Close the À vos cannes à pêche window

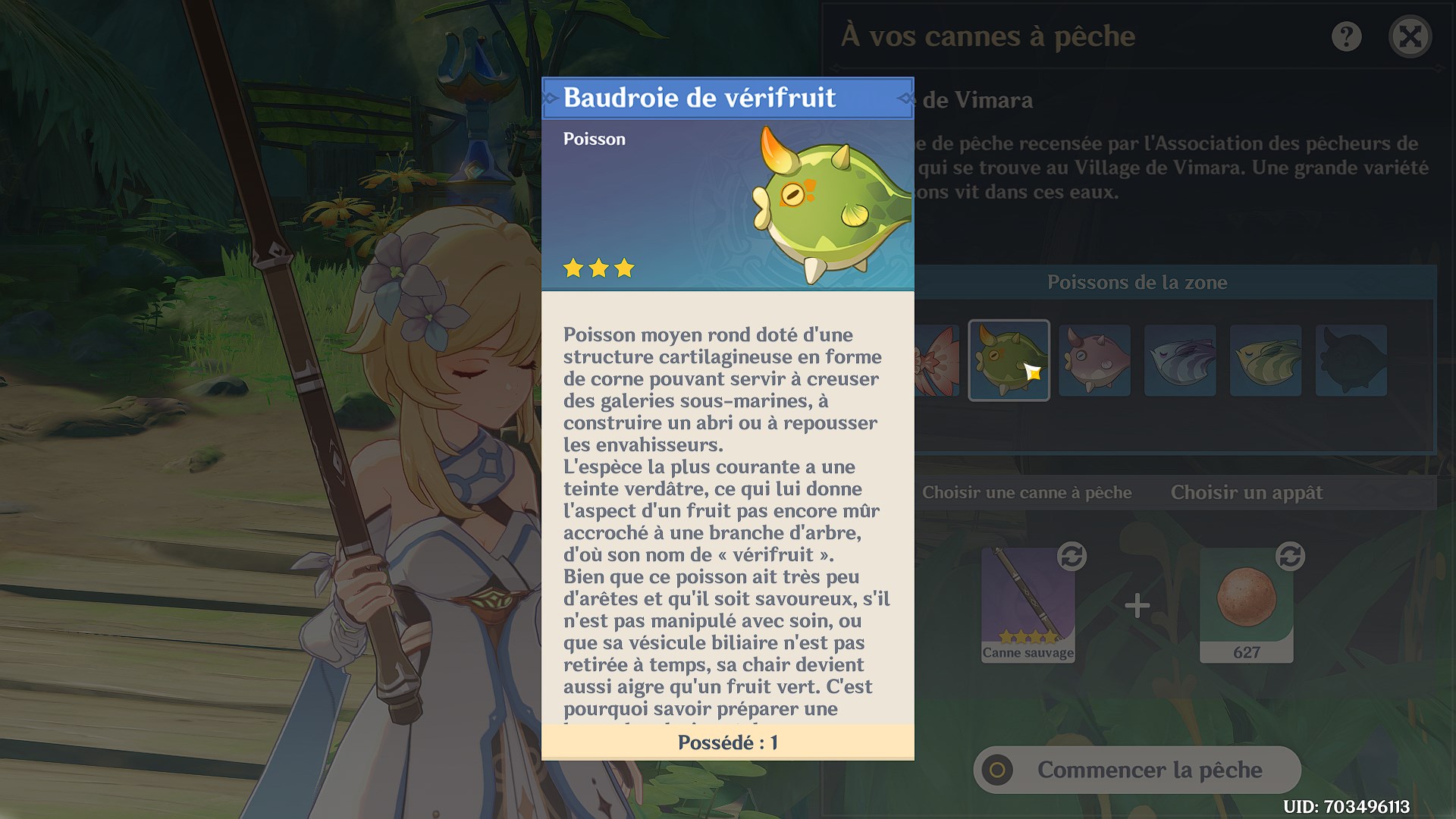[1410, 36]
